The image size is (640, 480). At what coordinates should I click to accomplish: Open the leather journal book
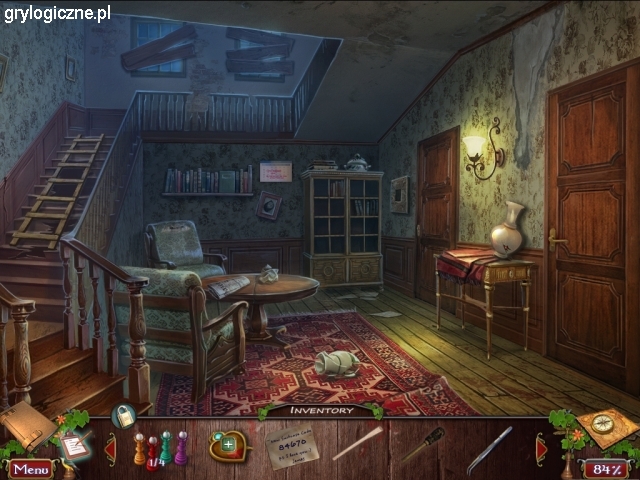[x=25, y=424]
